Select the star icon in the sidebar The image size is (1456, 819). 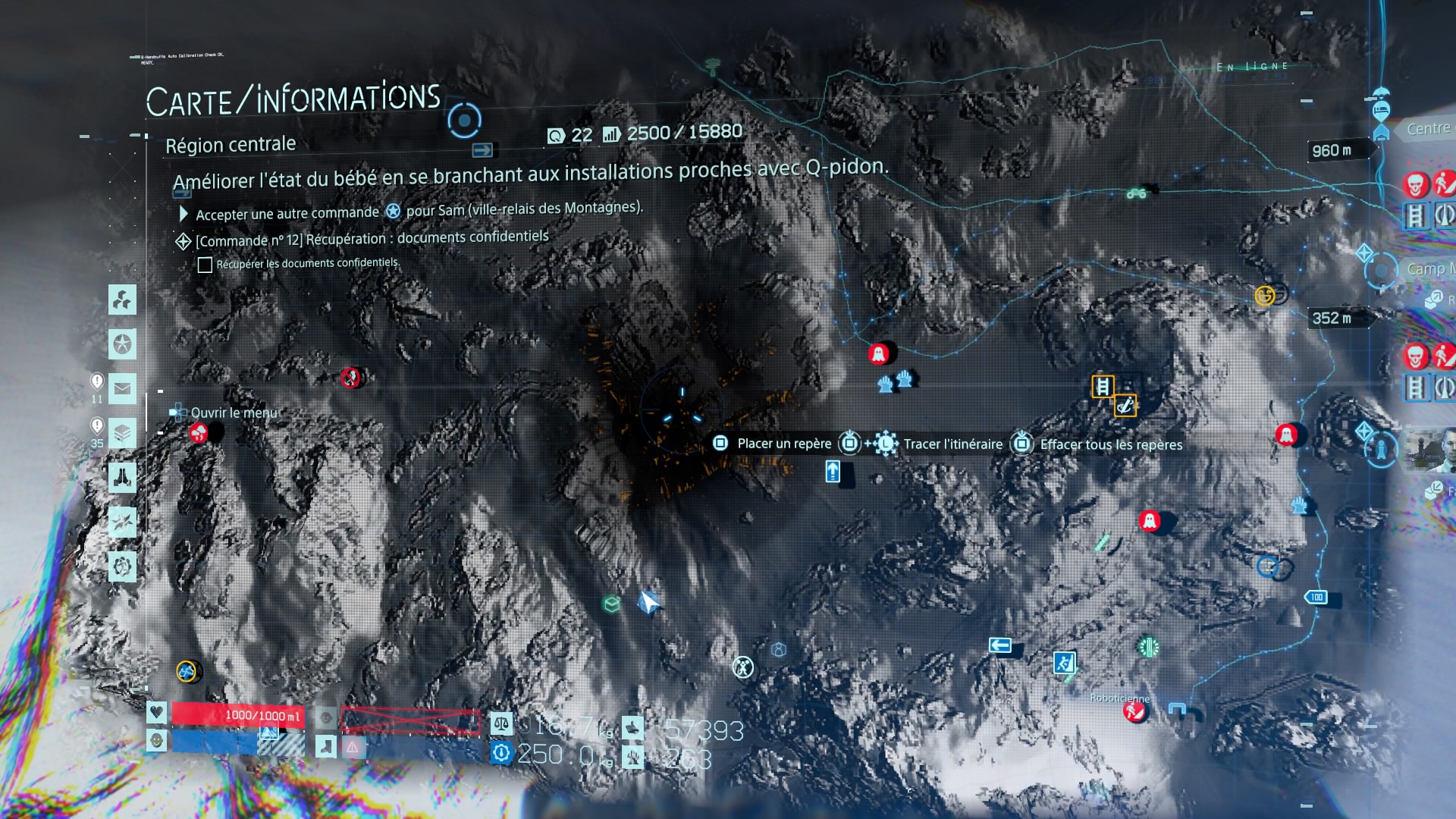(122, 344)
